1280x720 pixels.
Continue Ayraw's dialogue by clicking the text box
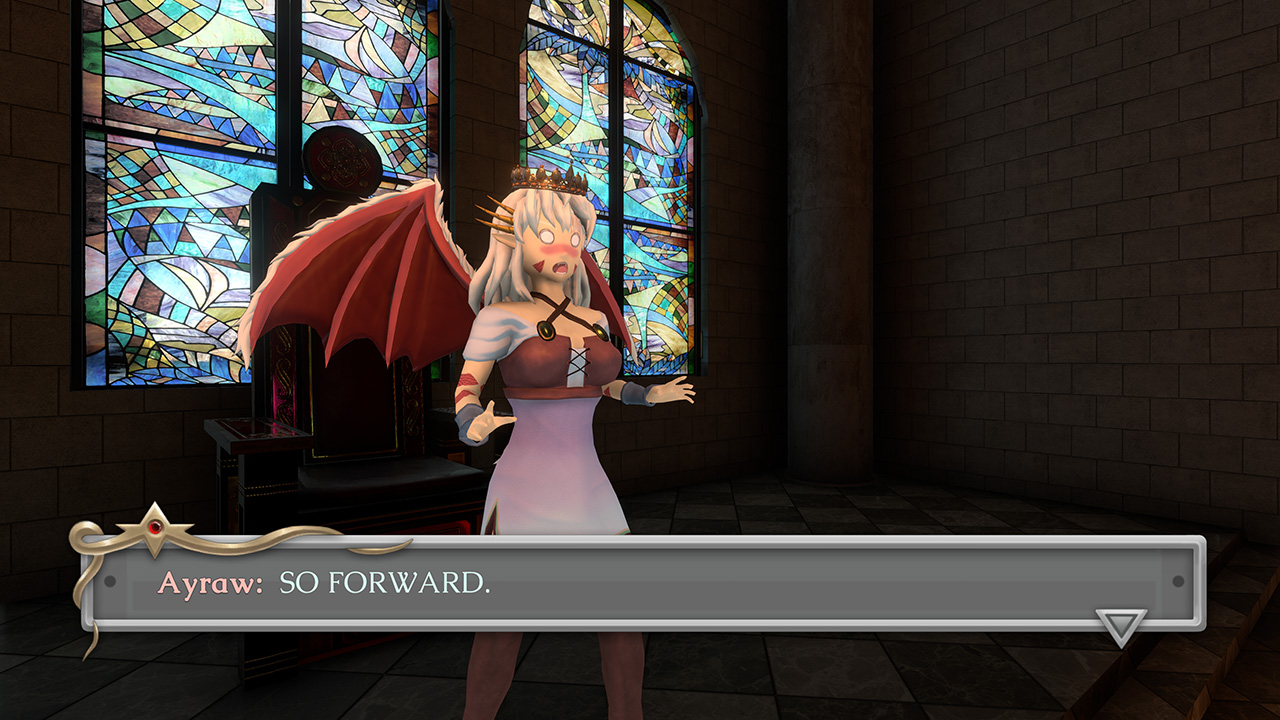(640, 583)
